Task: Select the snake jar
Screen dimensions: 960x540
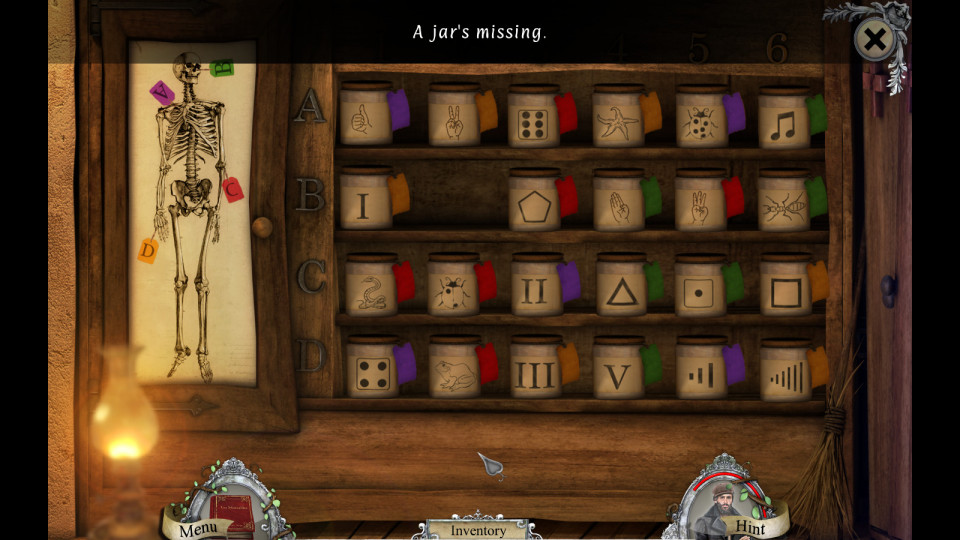Action: coord(370,287)
